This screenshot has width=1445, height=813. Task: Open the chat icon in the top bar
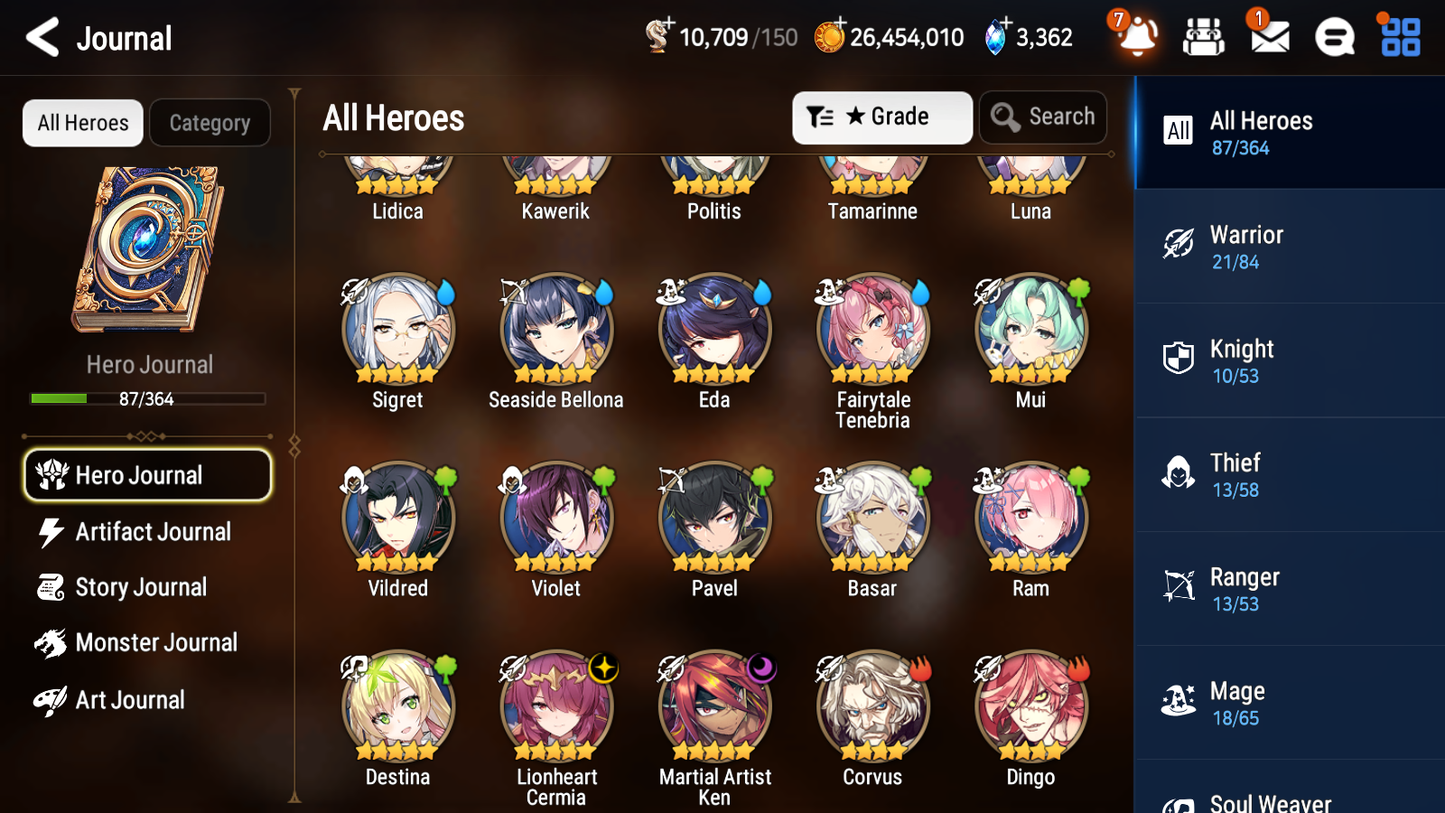pos(1333,36)
